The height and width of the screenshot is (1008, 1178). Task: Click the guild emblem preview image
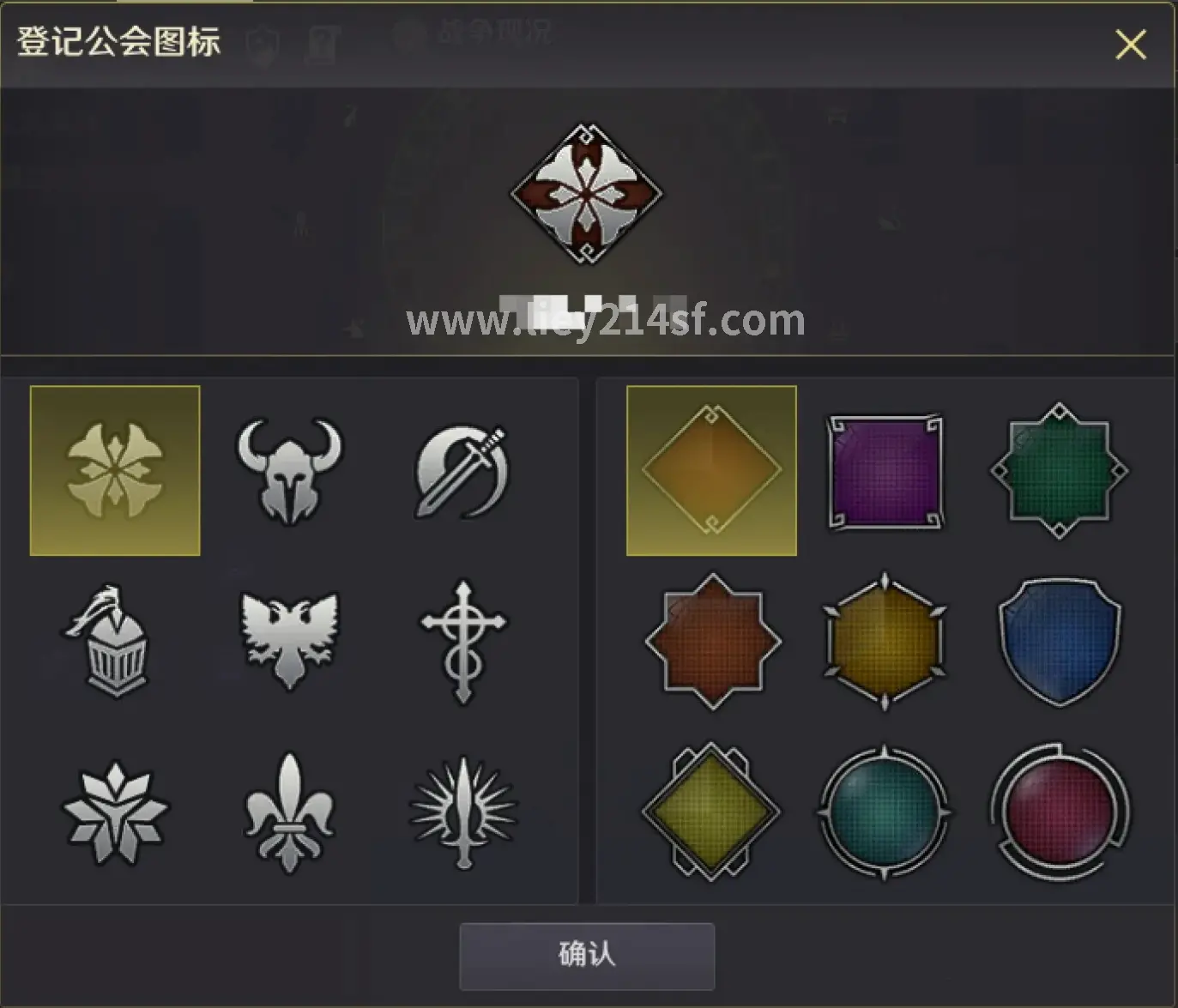(x=586, y=196)
